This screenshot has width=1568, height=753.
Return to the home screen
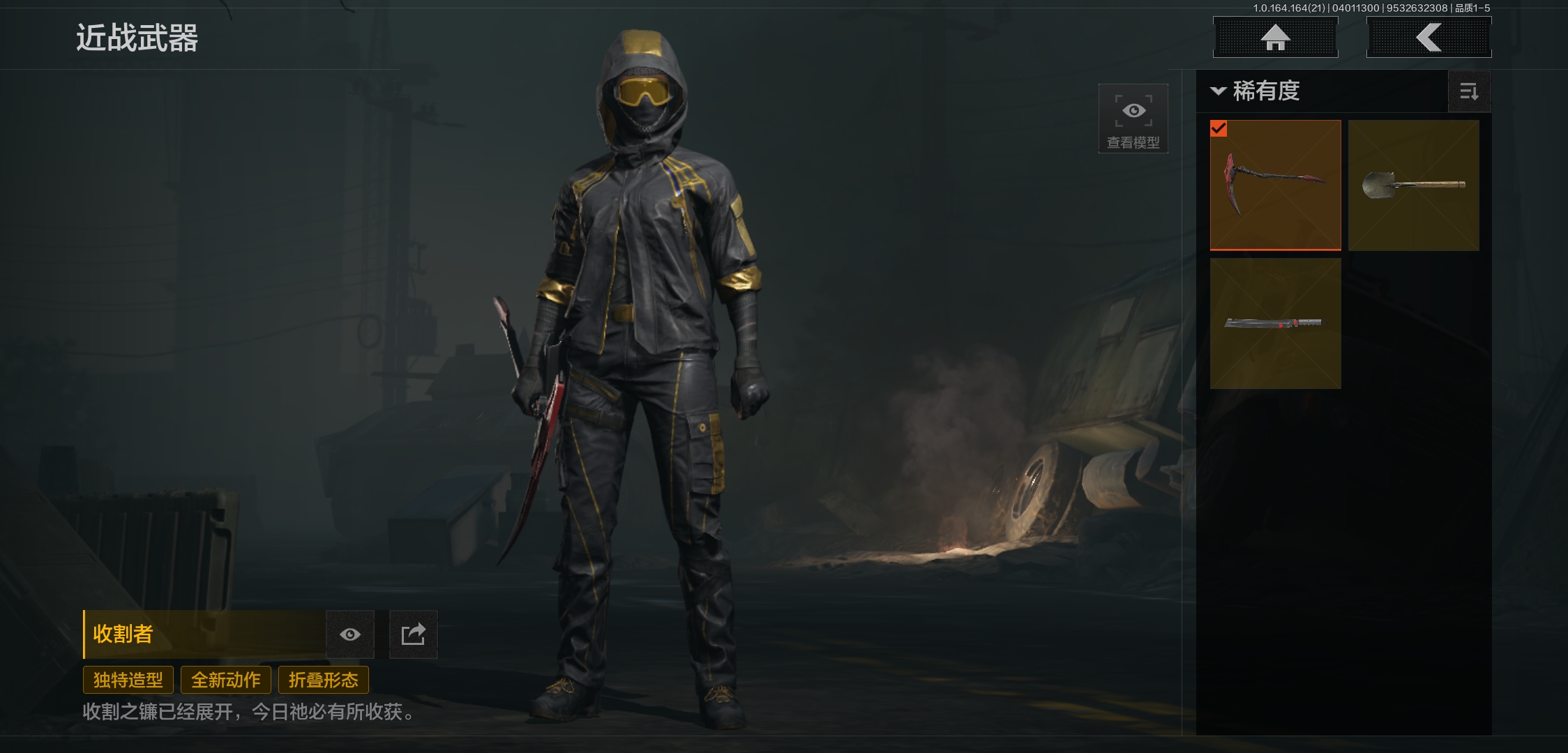(1275, 38)
